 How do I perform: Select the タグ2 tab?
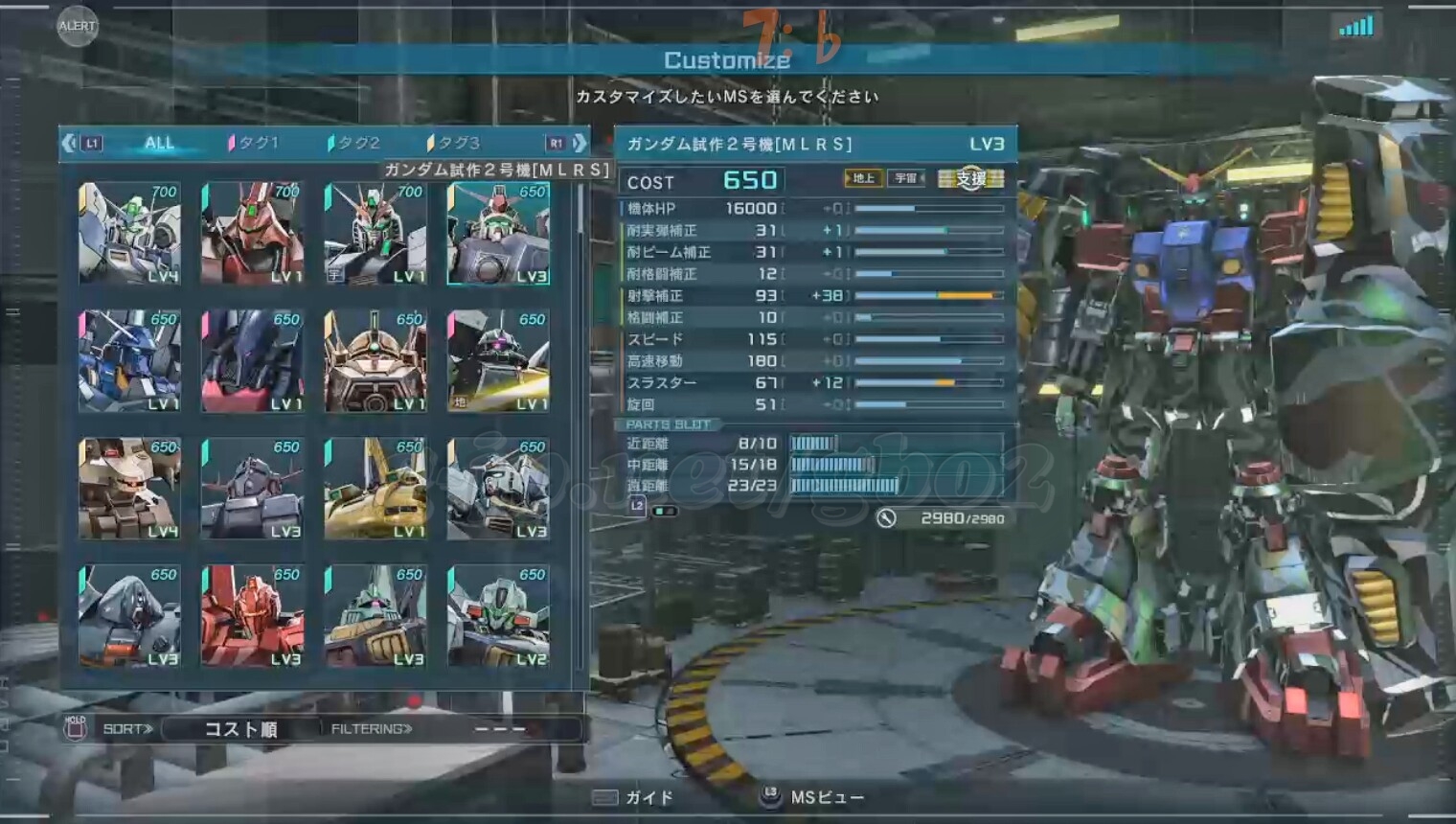coord(355,144)
